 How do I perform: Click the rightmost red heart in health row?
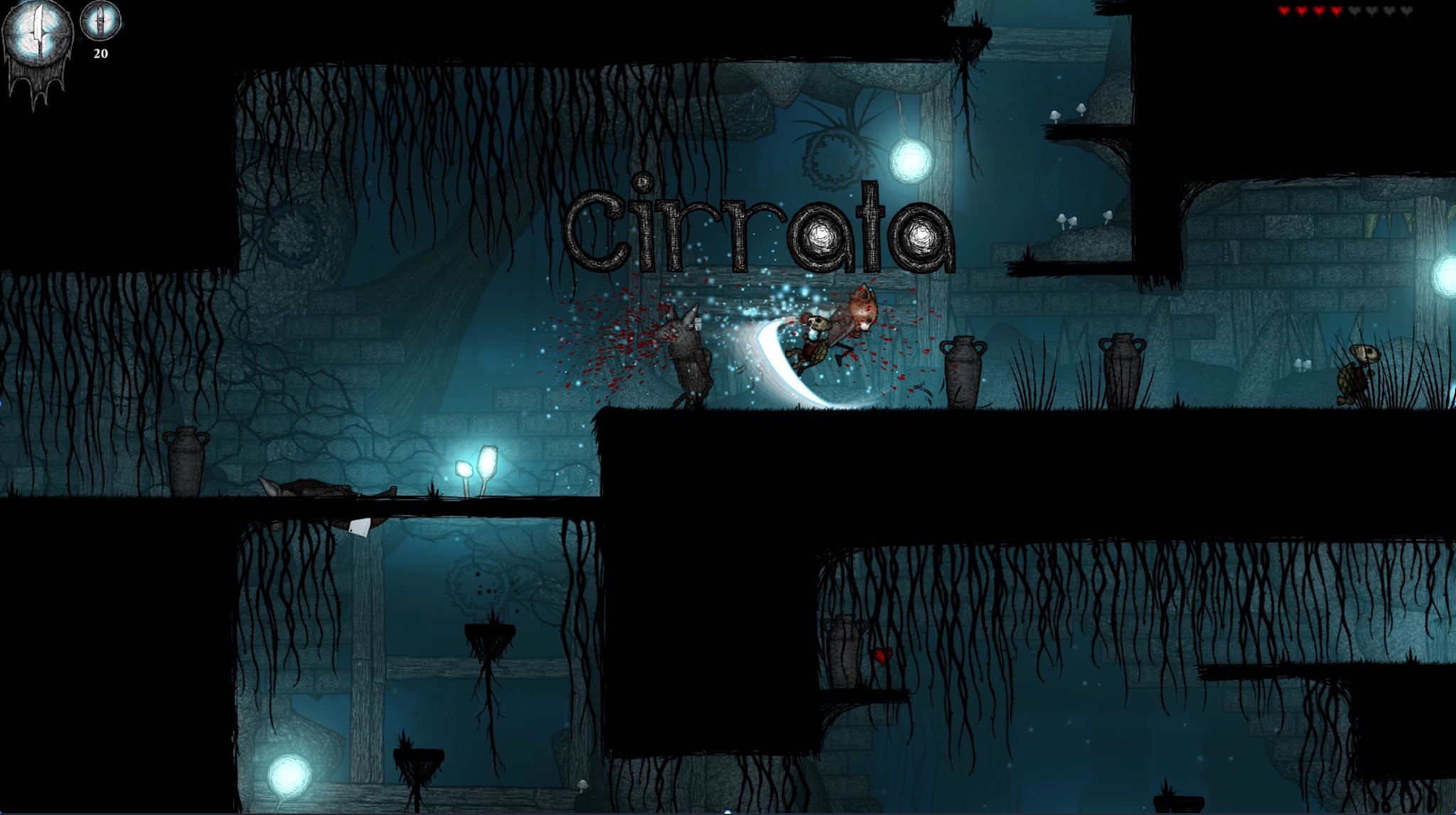coord(1336,11)
